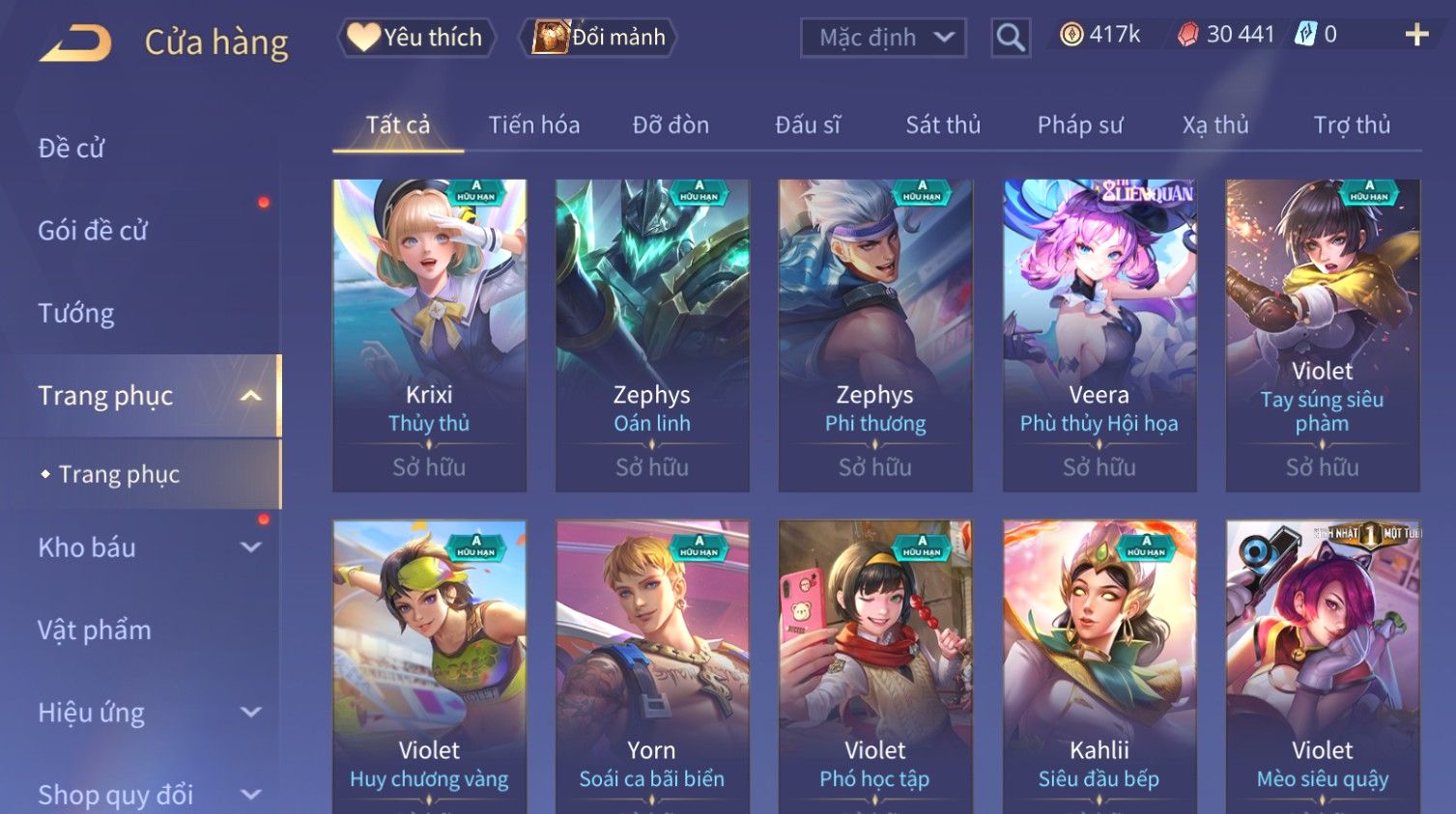The image size is (1456, 814).
Task: Show the Sát thủ skins tab
Action: [x=942, y=125]
